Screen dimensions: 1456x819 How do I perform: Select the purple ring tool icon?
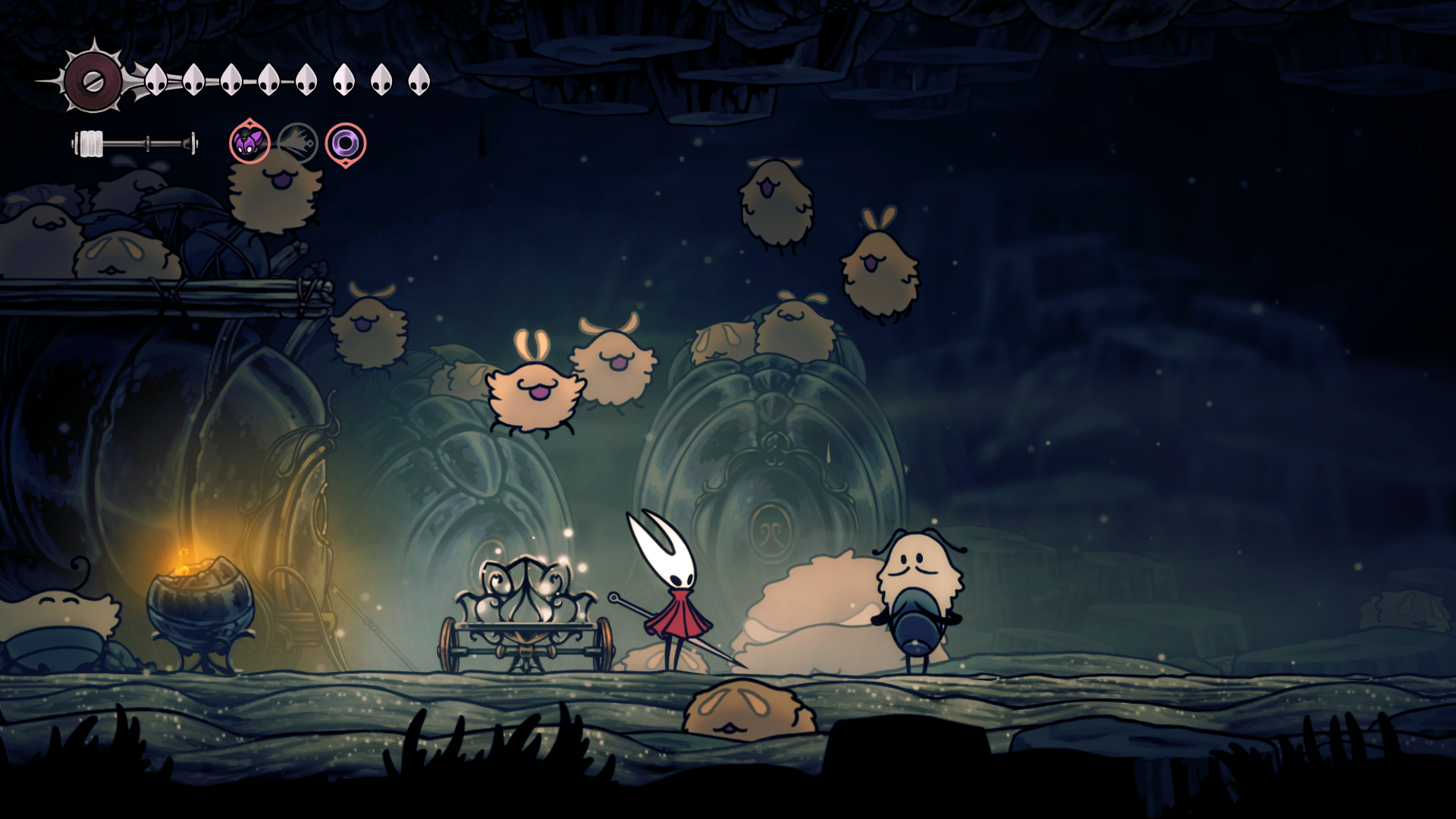346,143
